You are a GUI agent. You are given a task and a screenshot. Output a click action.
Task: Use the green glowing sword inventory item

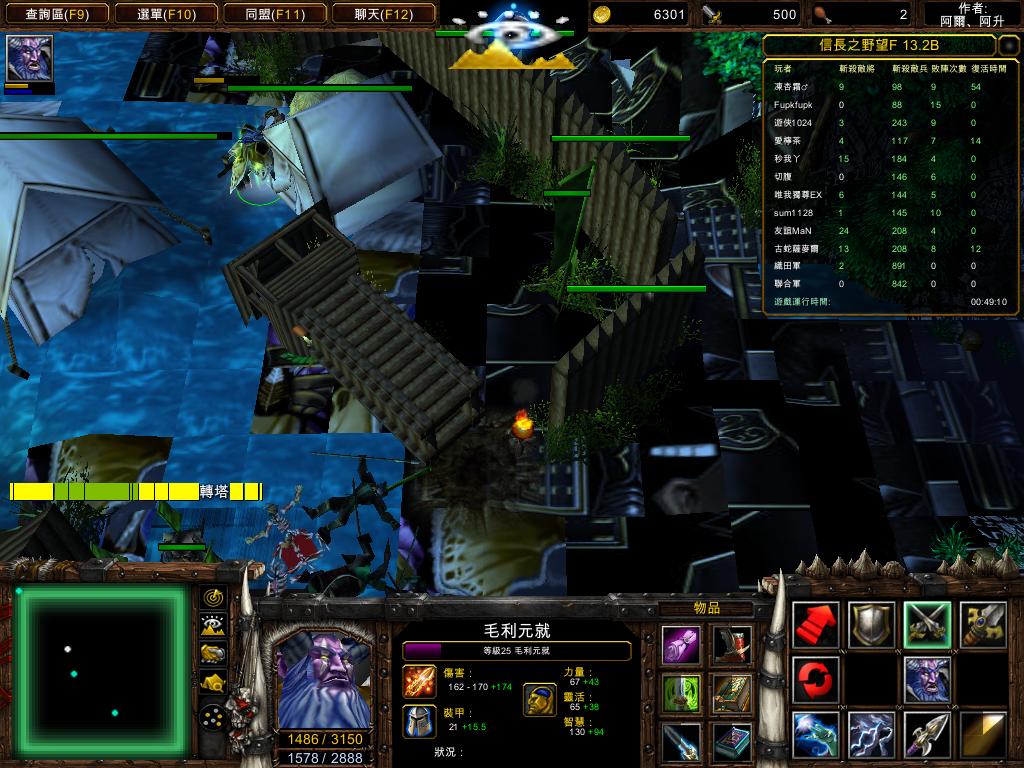pyautogui.click(x=681, y=693)
